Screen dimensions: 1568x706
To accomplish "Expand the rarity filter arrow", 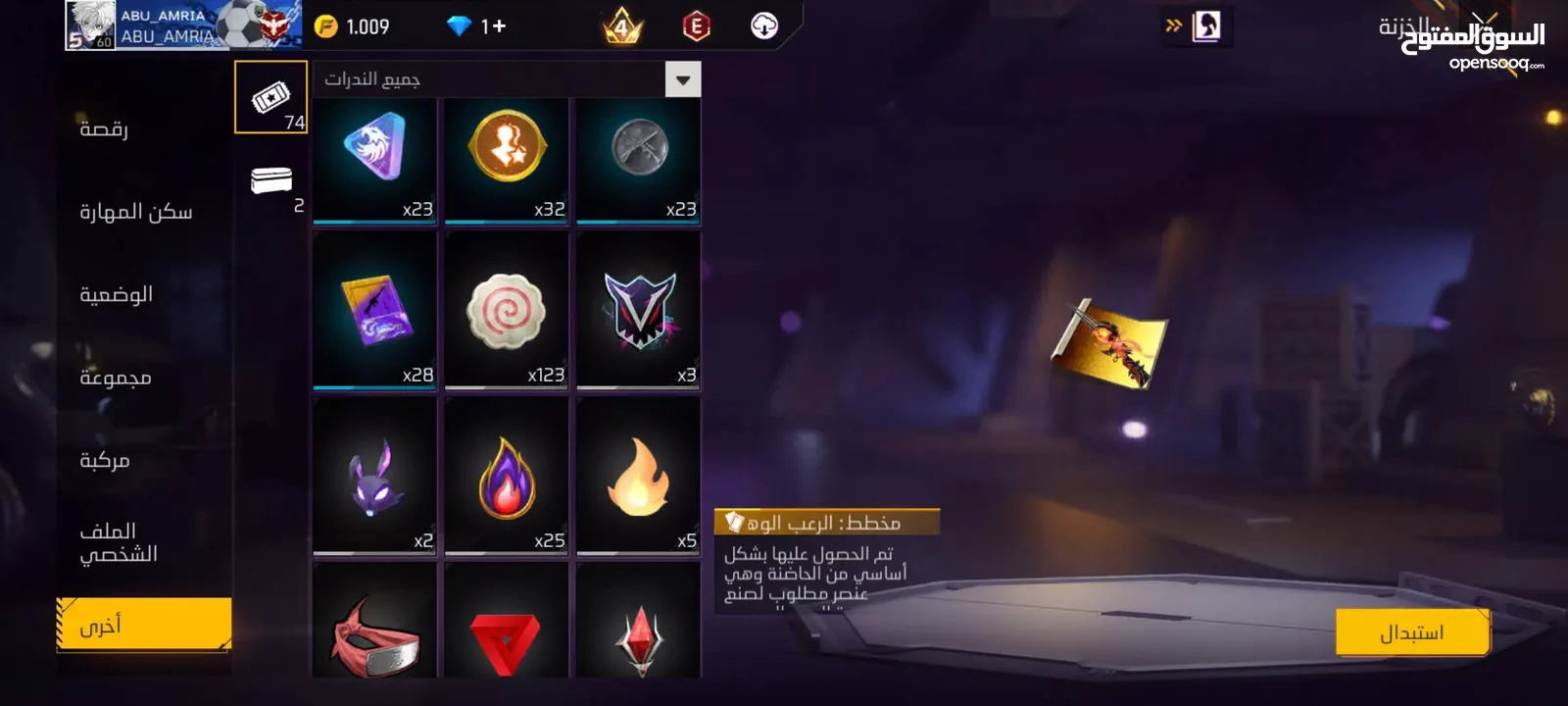I will pyautogui.click(x=685, y=78).
